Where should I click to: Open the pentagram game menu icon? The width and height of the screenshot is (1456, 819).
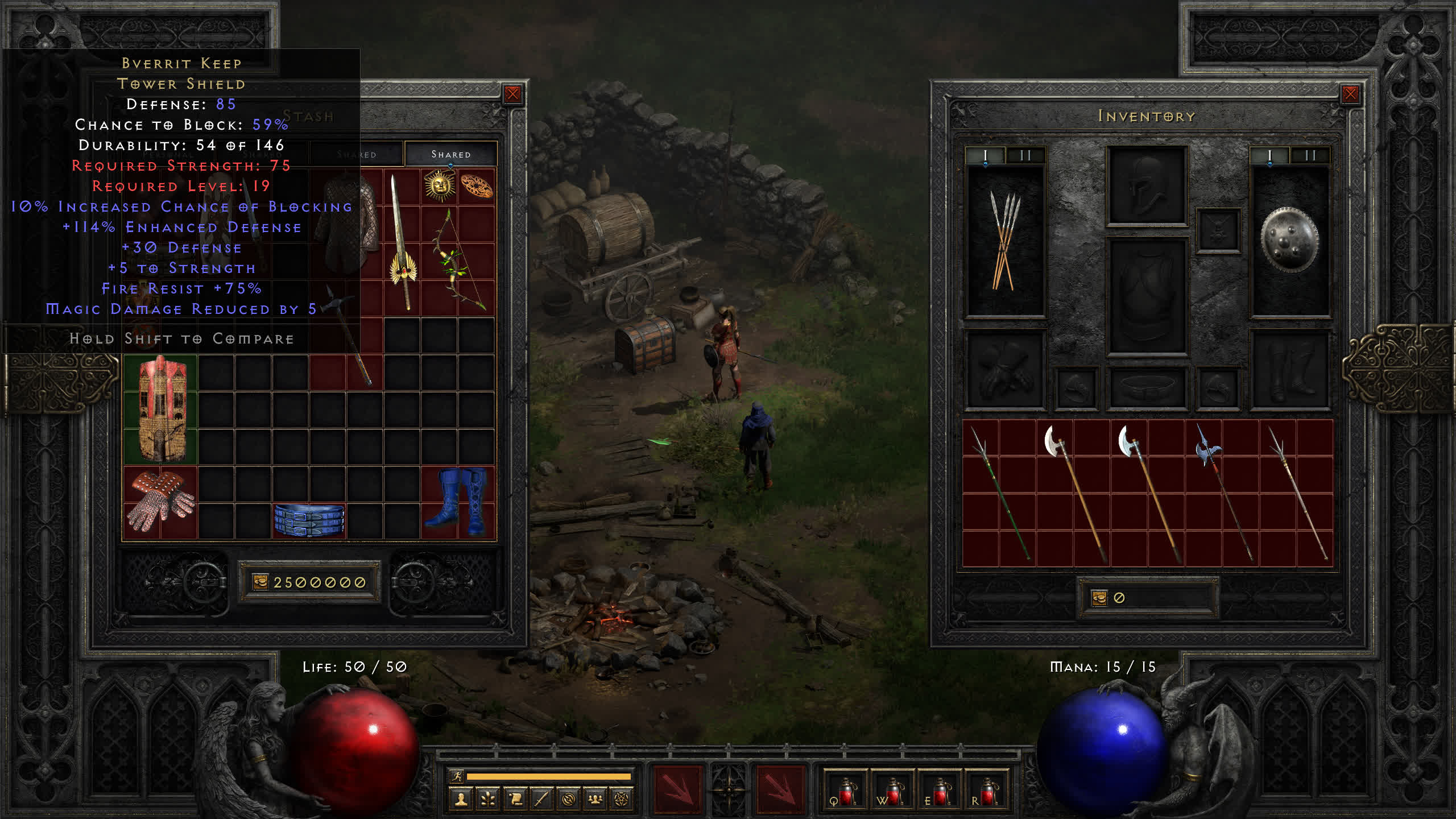tap(622, 800)
